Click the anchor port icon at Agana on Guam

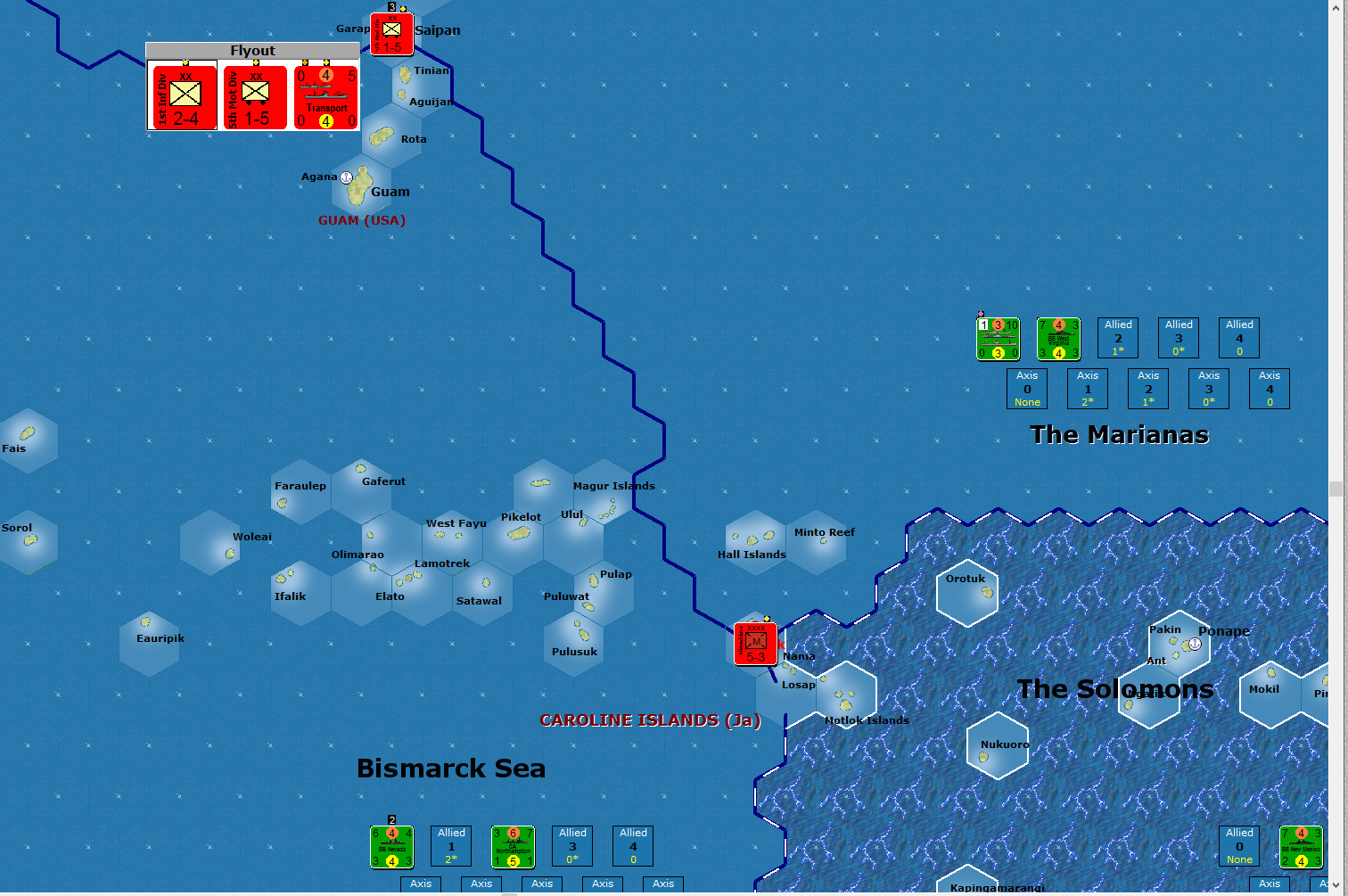pos(346,176)
